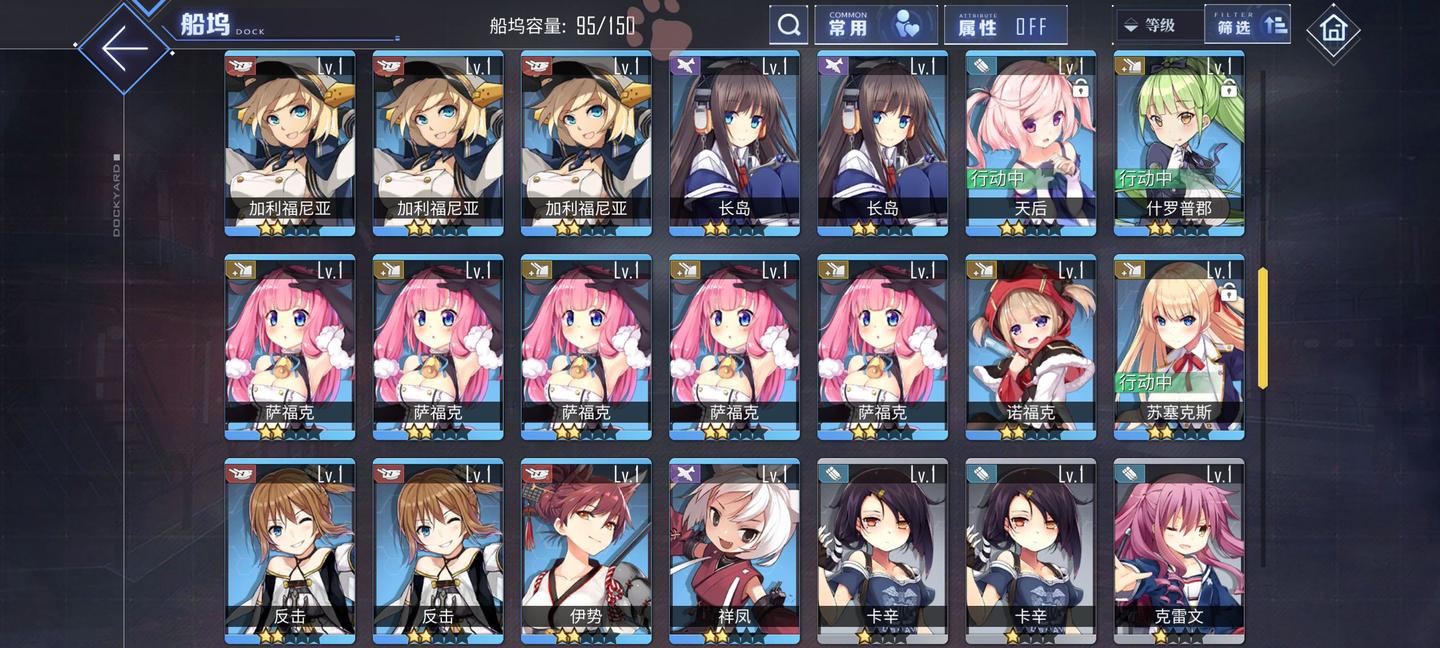Choose the 克雷文 ship card
The image size is (1440, 648).
pyautogui.click(x=1179, y=551)
